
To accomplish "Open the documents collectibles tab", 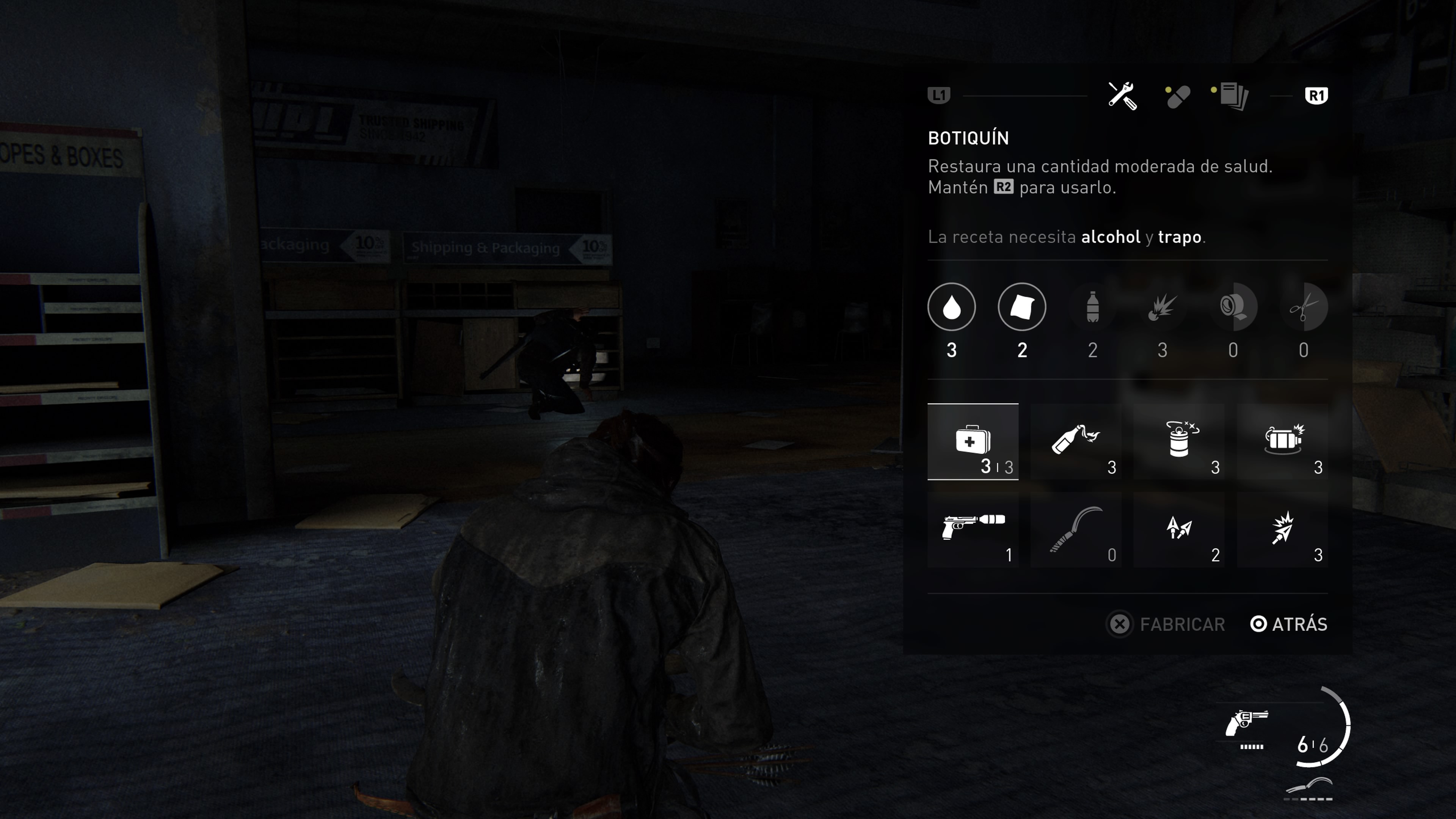I will [x=1233, y=96].
